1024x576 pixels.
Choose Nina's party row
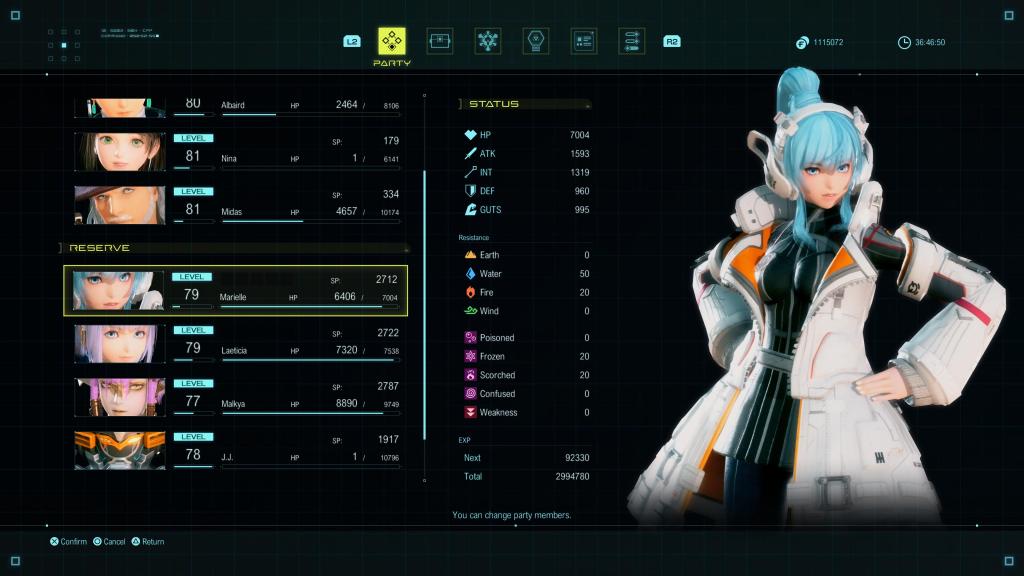pyautogui.click(x=240, y=151)
